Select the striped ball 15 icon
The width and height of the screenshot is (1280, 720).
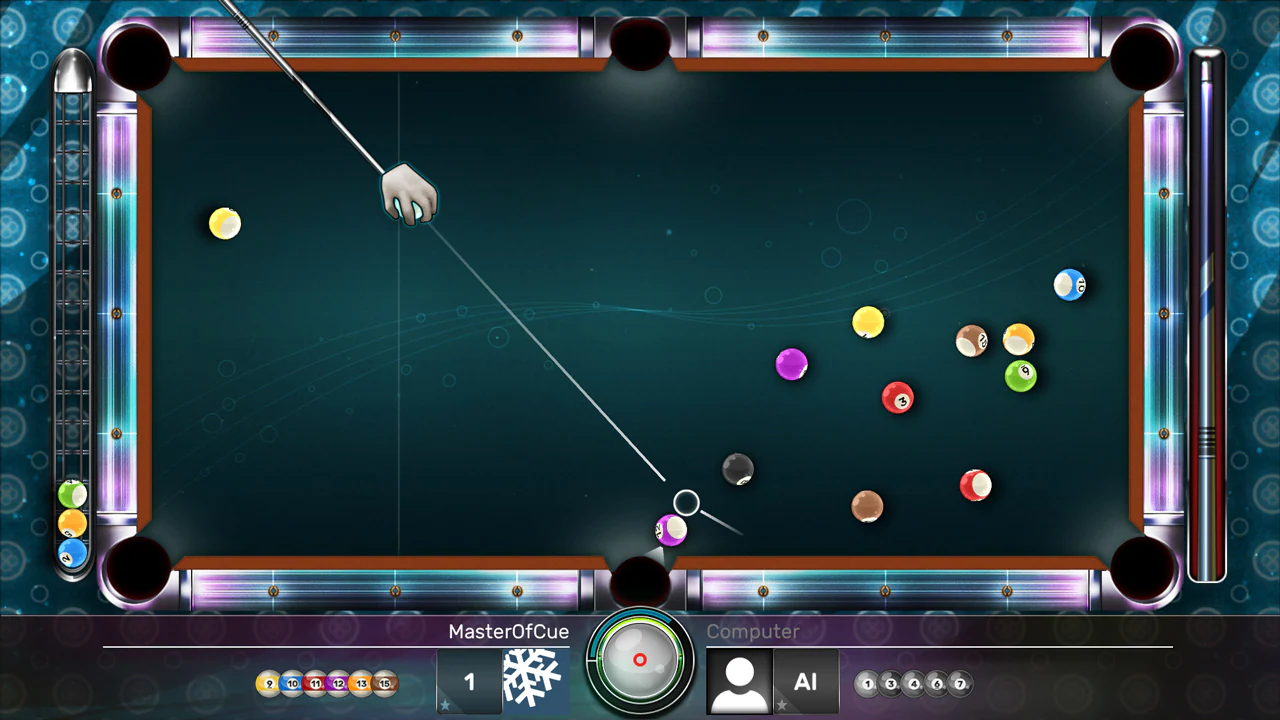(x=383, y=683)
